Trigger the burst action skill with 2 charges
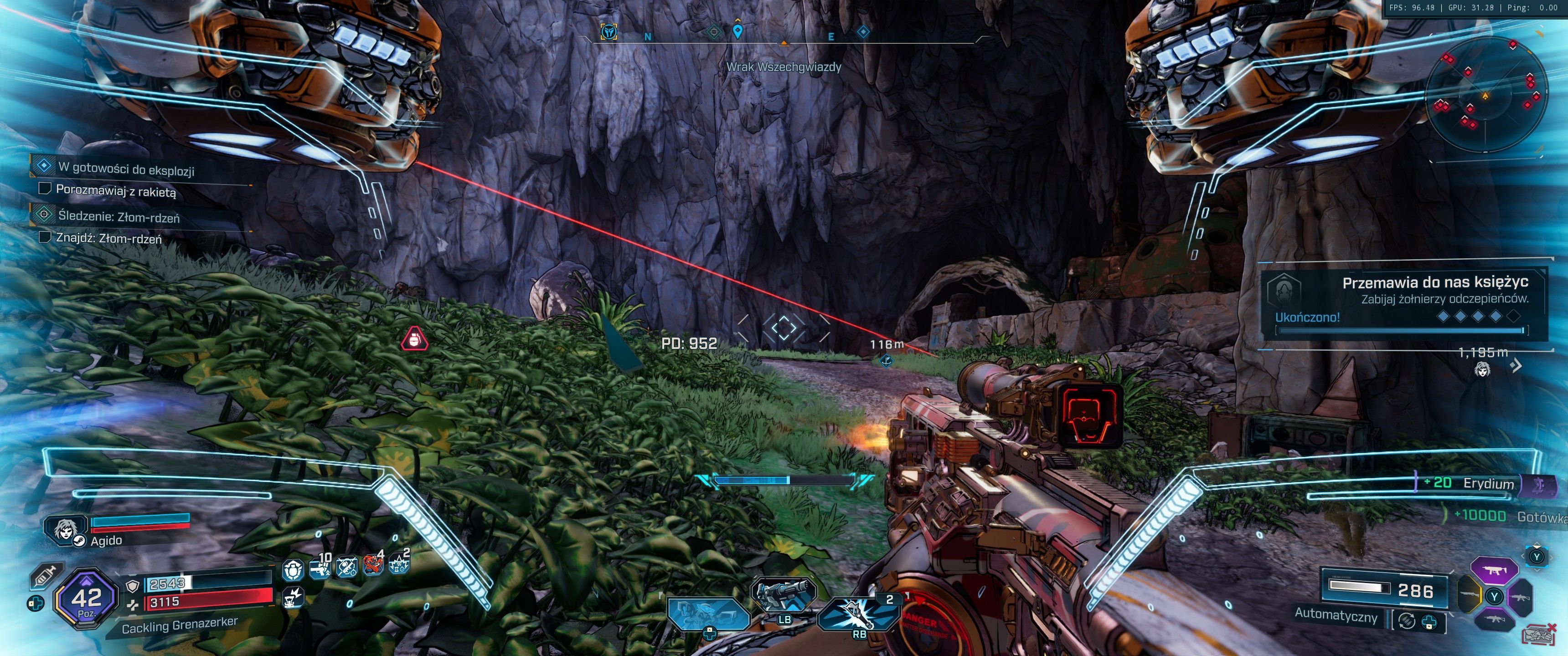The image size is (1568, 656). (x=858, y=611)
